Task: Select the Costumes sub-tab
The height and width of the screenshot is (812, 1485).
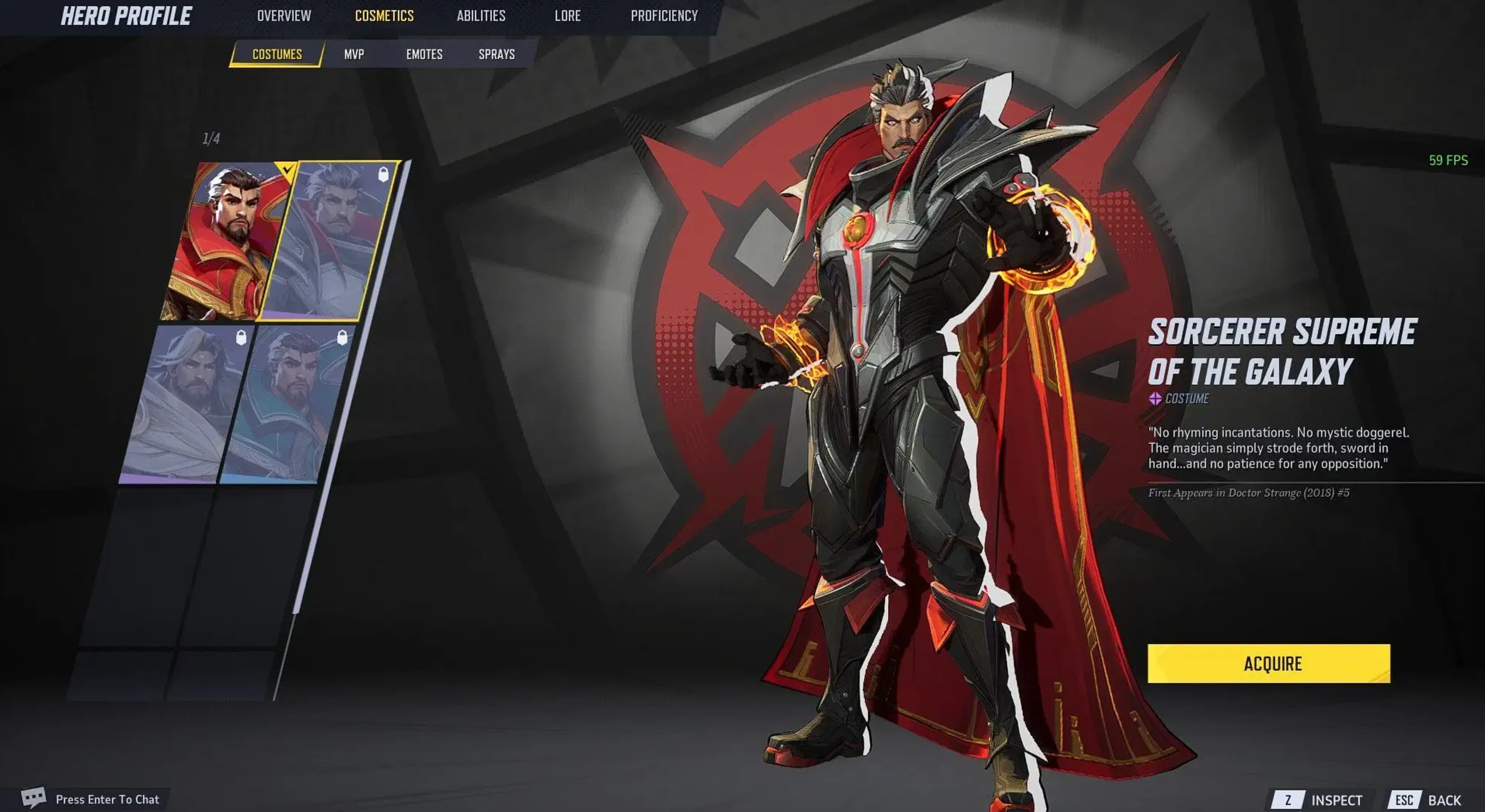Action: [x=277, y=54]
